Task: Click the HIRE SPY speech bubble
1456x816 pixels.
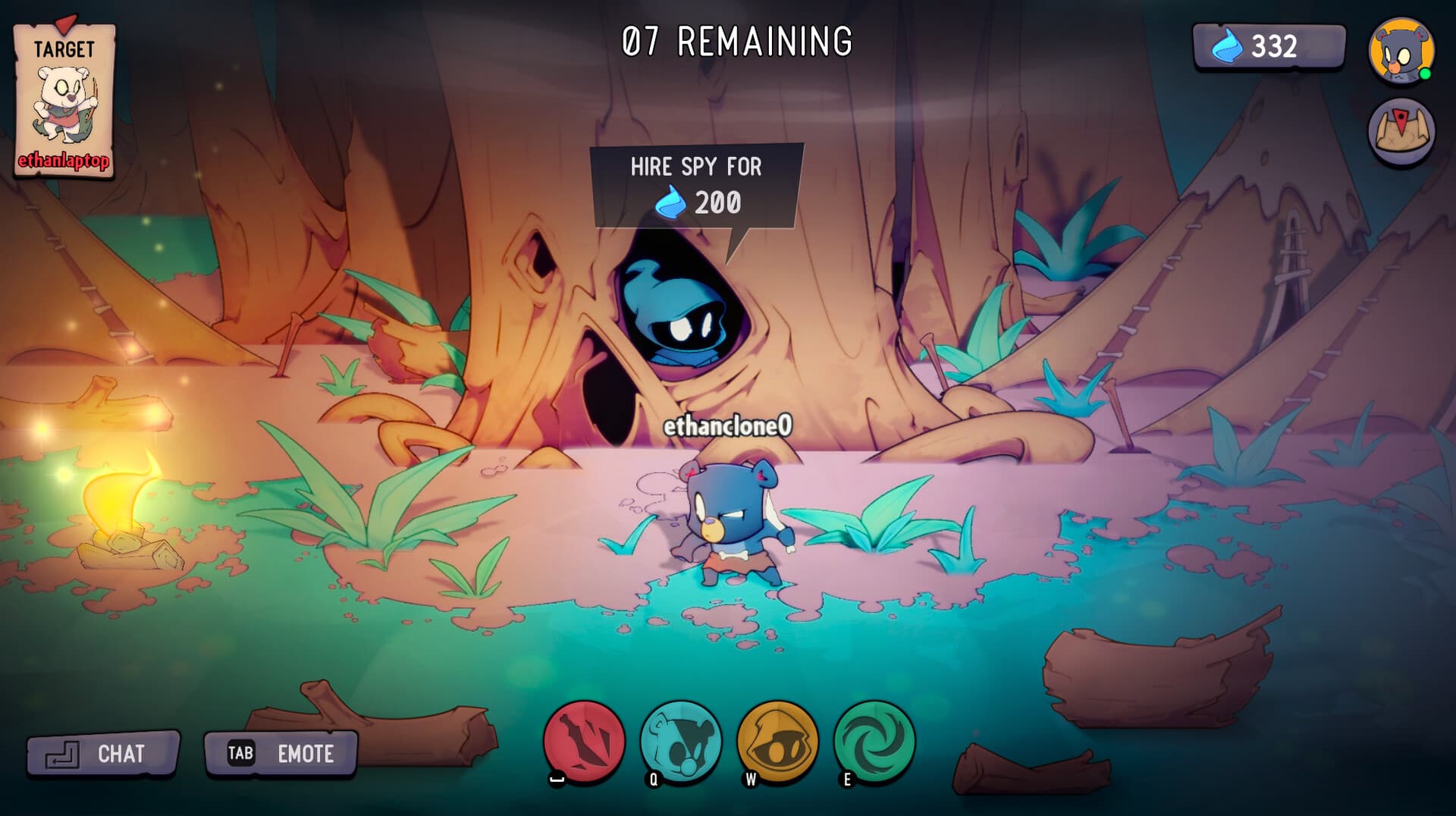Action: click(x=695, y=182)
